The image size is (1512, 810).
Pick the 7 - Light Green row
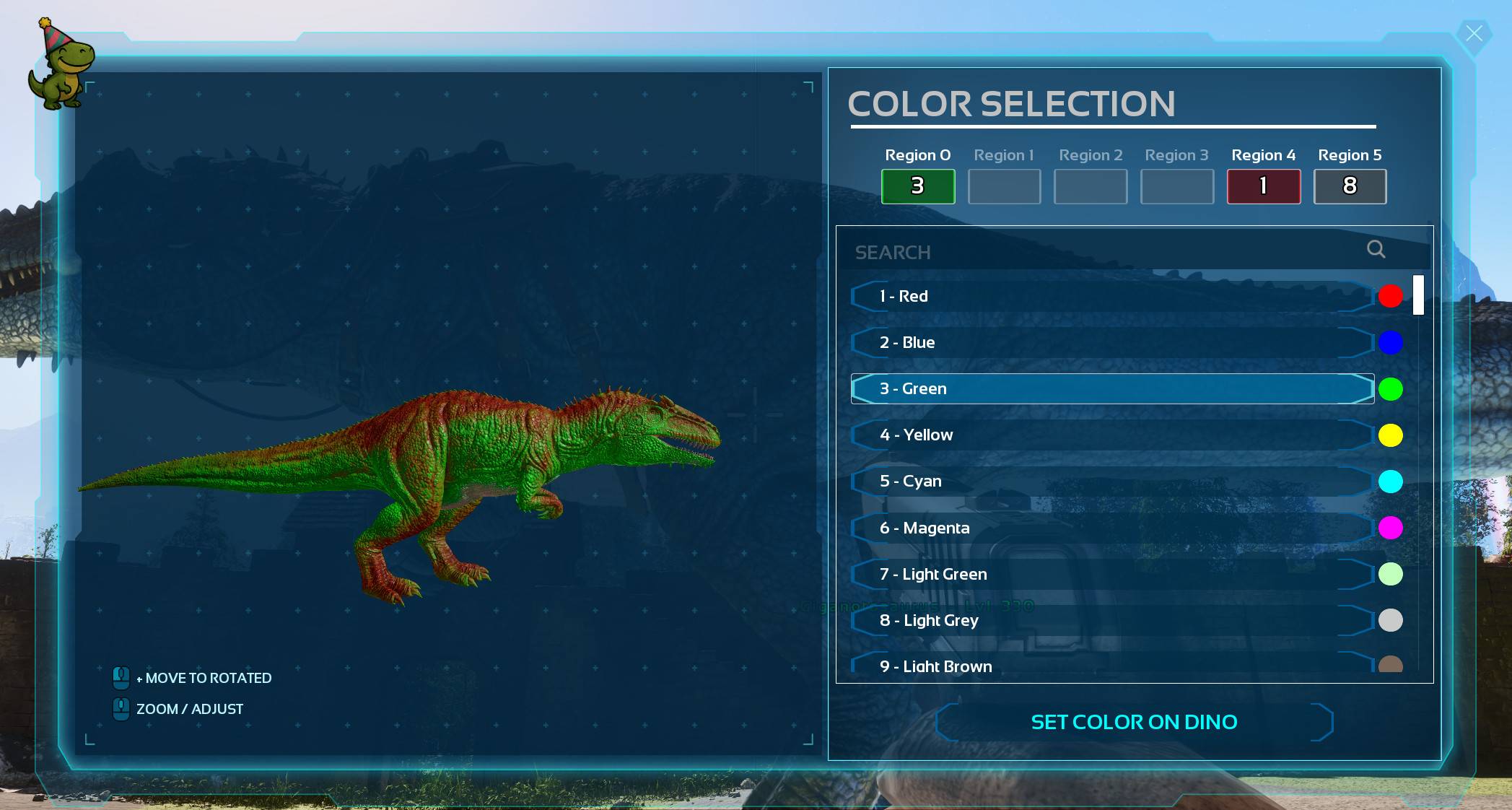1111,574
